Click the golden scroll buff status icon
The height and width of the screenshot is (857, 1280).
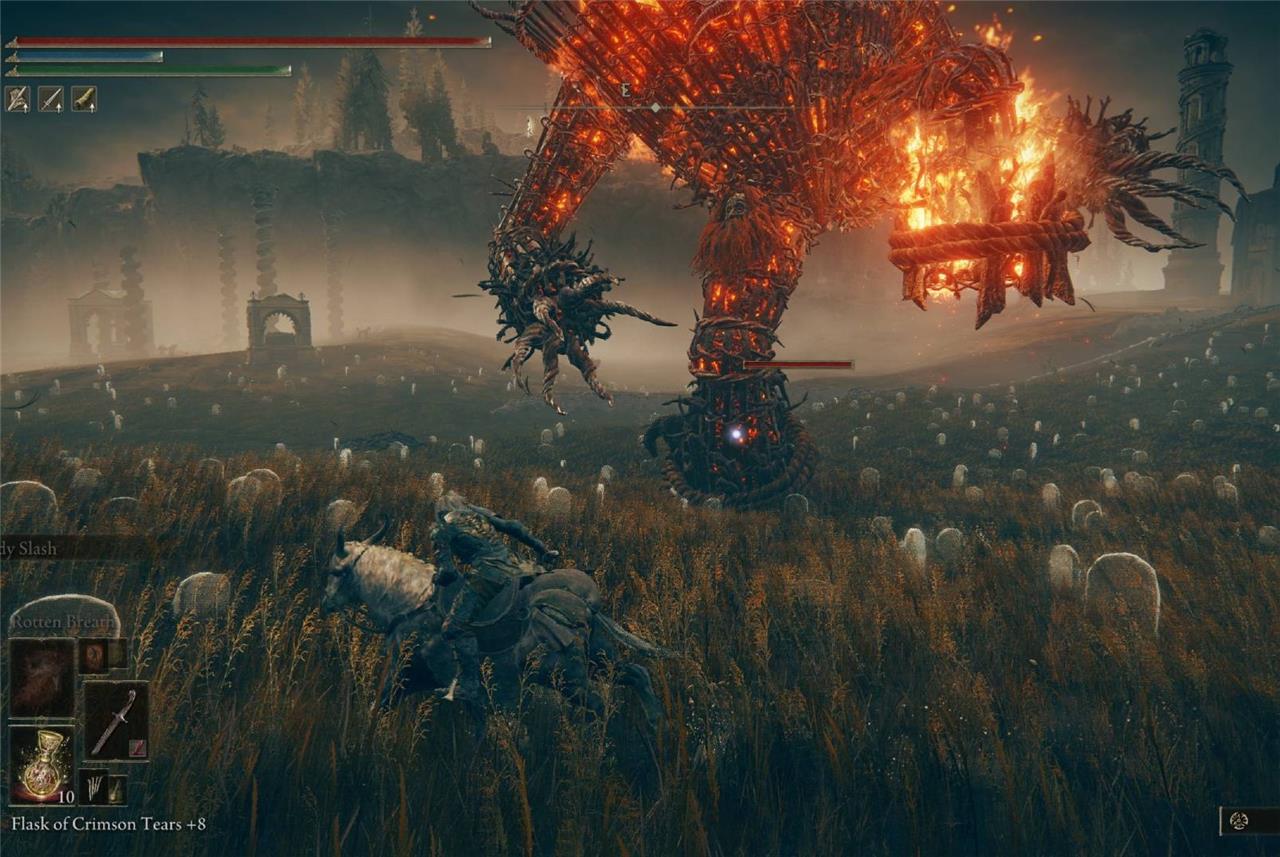click(83, 98)
